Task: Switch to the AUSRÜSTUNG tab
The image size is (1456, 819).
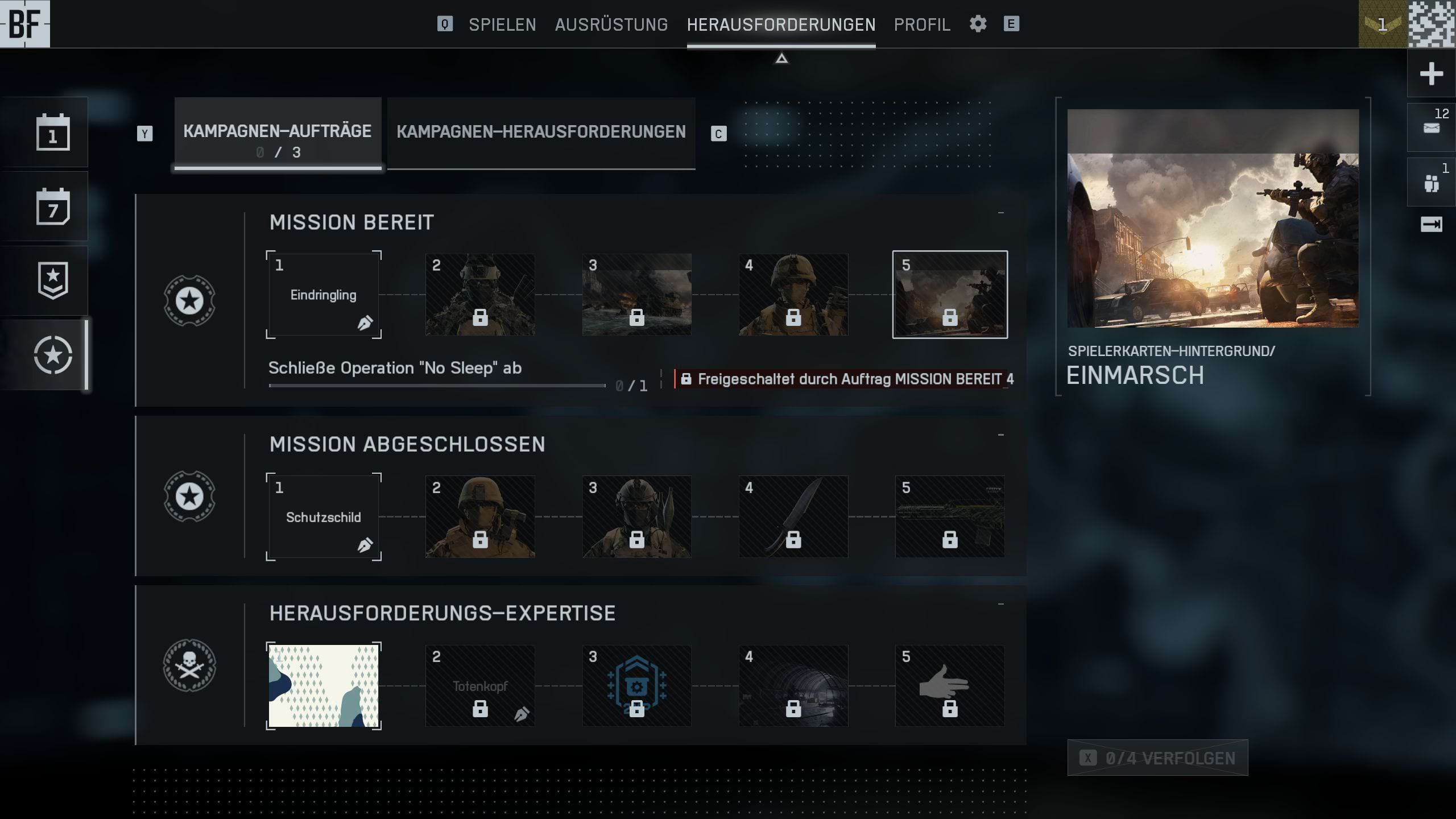Action: [x=611, y=24]
